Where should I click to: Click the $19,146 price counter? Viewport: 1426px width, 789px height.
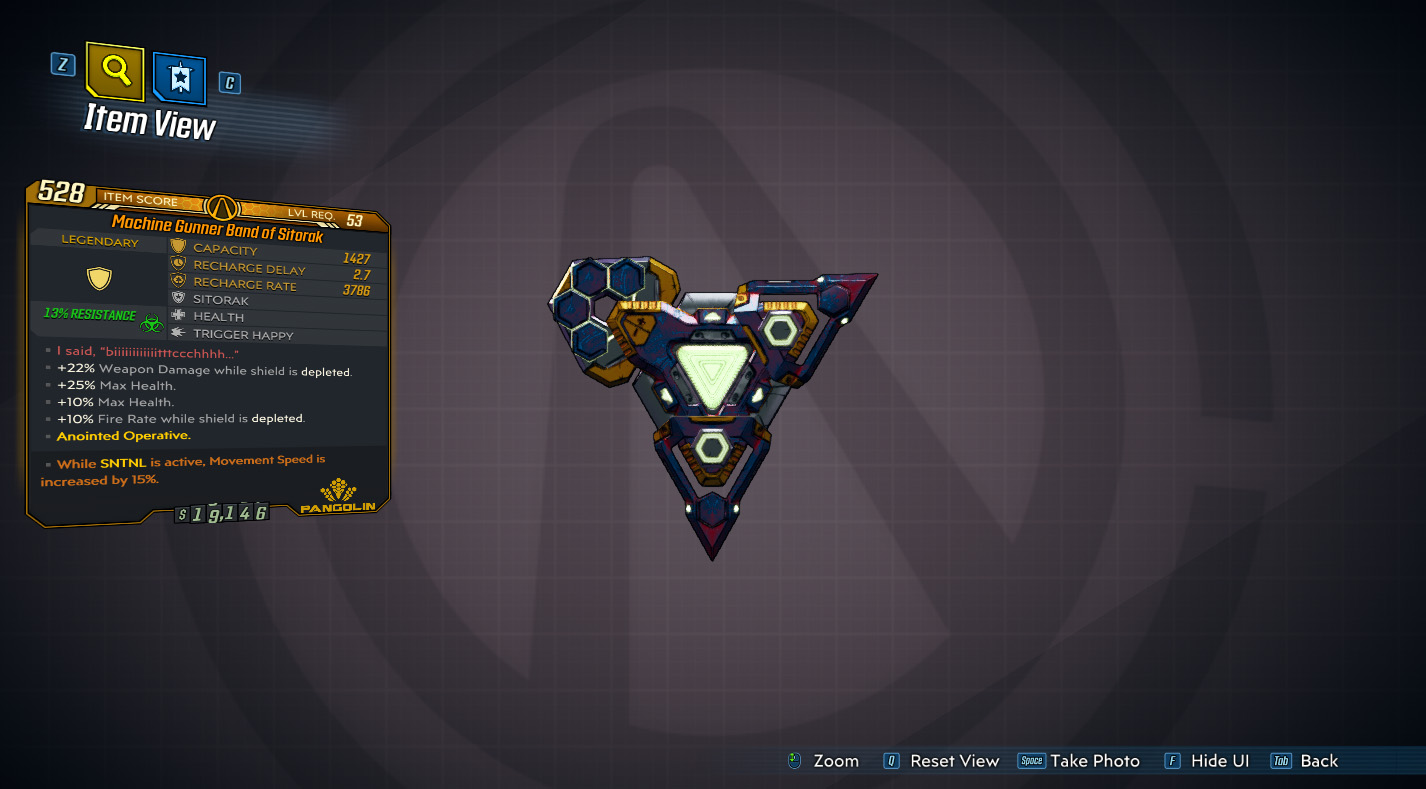pyautogui.click(x=224, y=511)
